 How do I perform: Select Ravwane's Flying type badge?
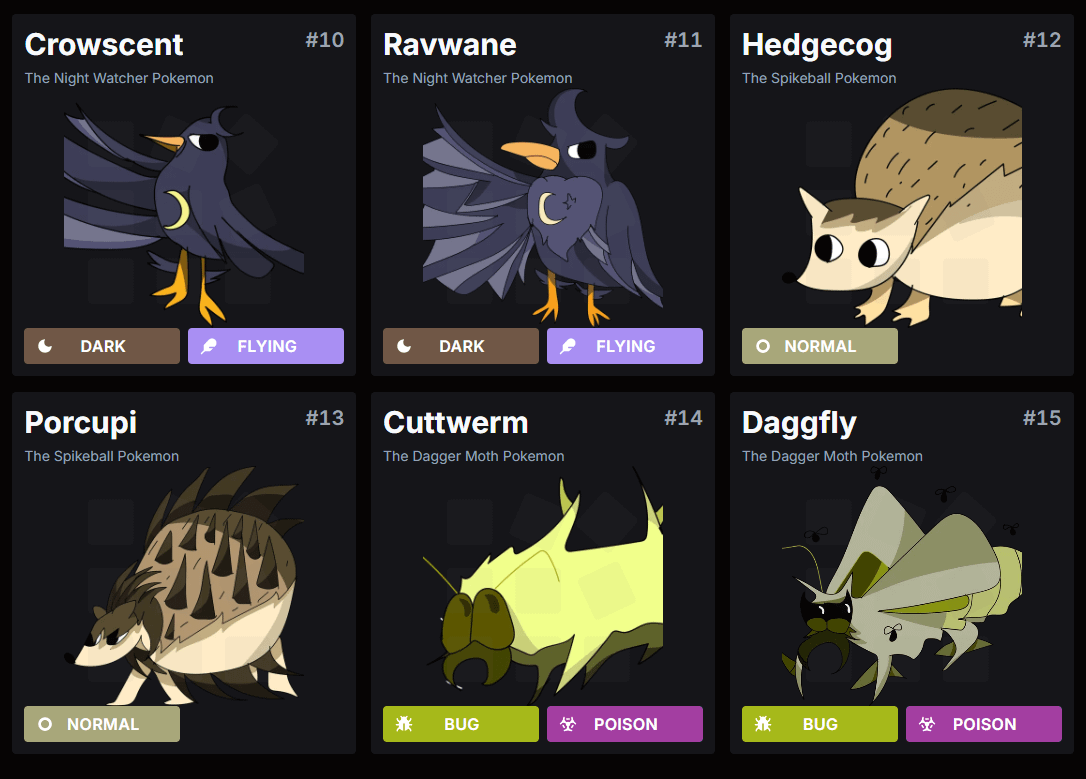coord(625,346)
